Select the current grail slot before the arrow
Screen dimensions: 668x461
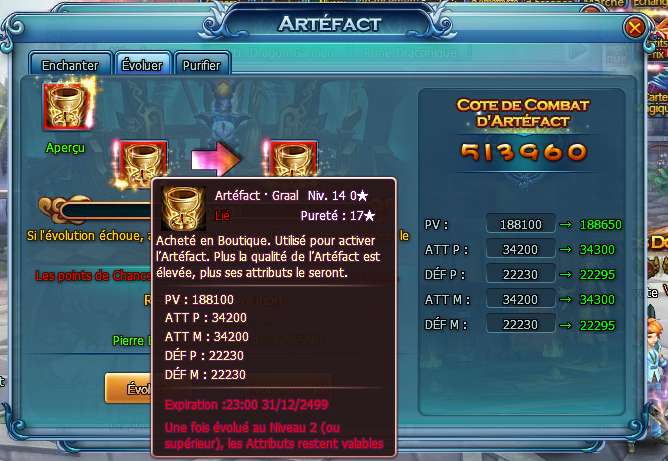[143, 161]
